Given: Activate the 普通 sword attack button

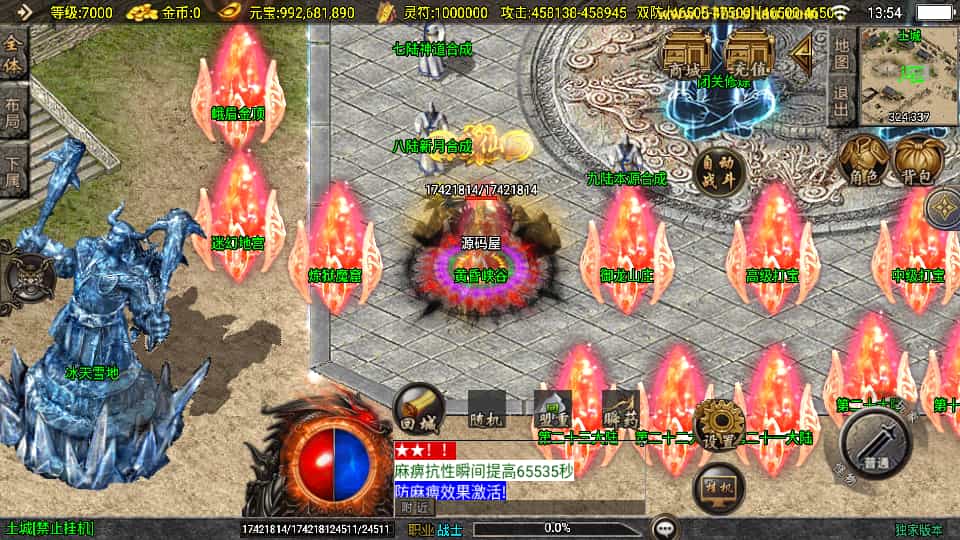Looking at the screenshot, I should coord(876,445).
